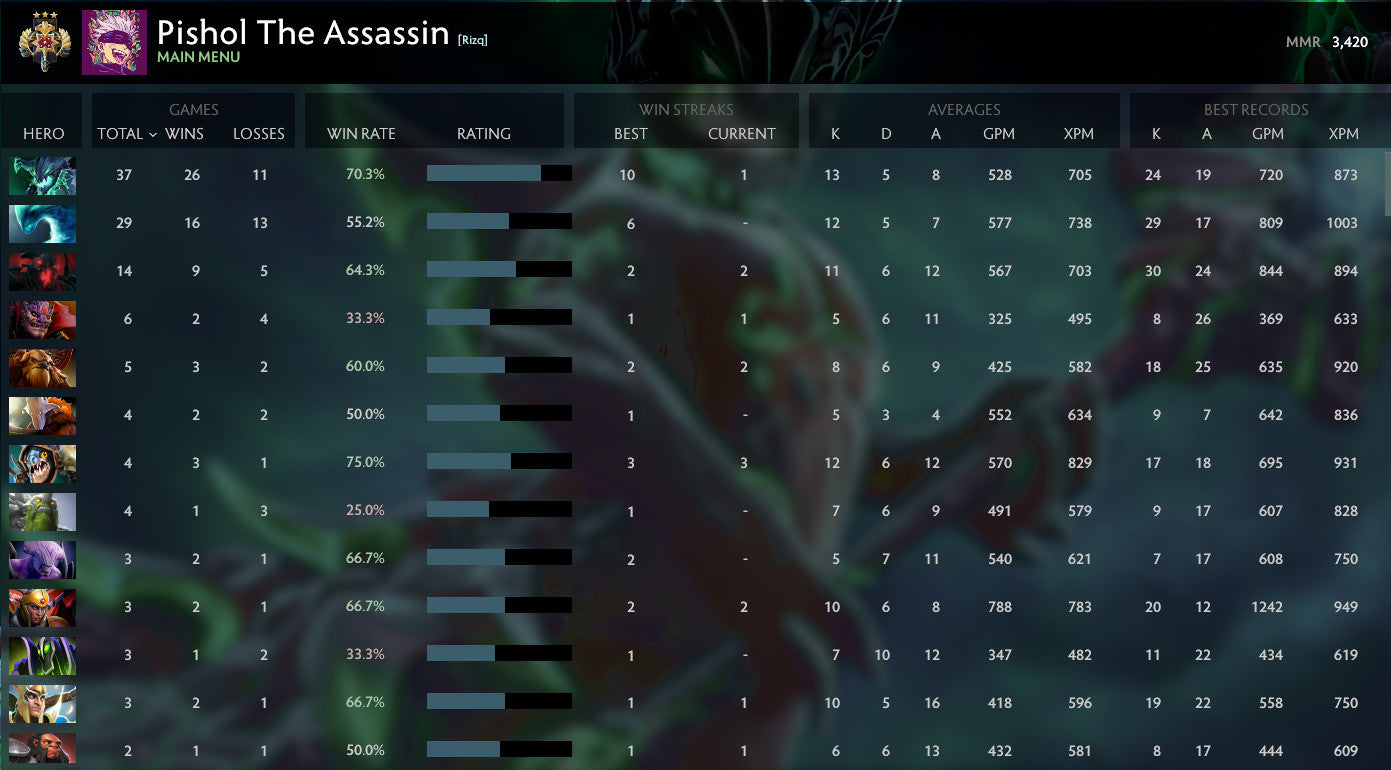Click the top hero's rating bar
The image size is (1391, 770).
499,173
